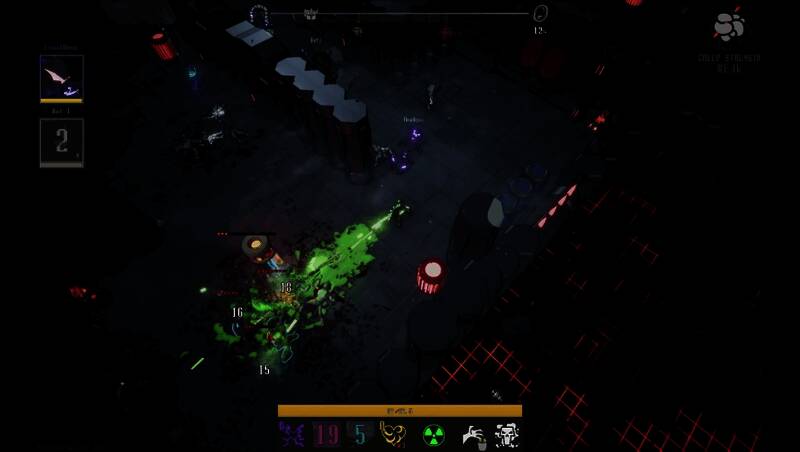Select the golden heart swirl icon
Screen dimensions: 800x452
pos(395,435)
